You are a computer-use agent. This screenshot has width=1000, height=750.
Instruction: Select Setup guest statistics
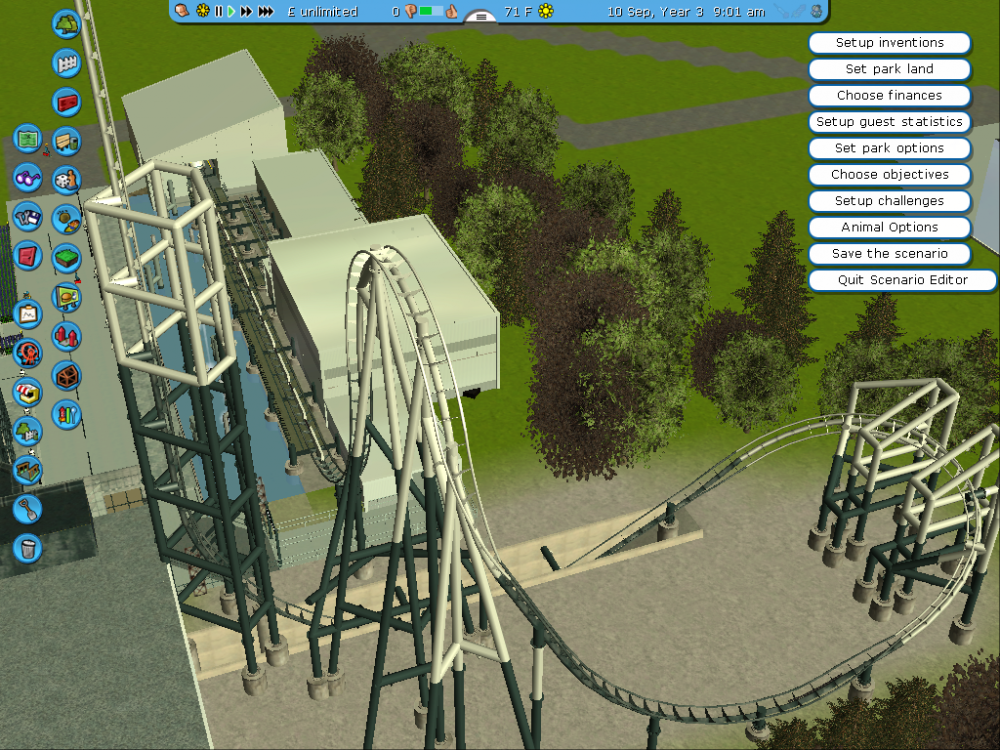tap(889, 122)
